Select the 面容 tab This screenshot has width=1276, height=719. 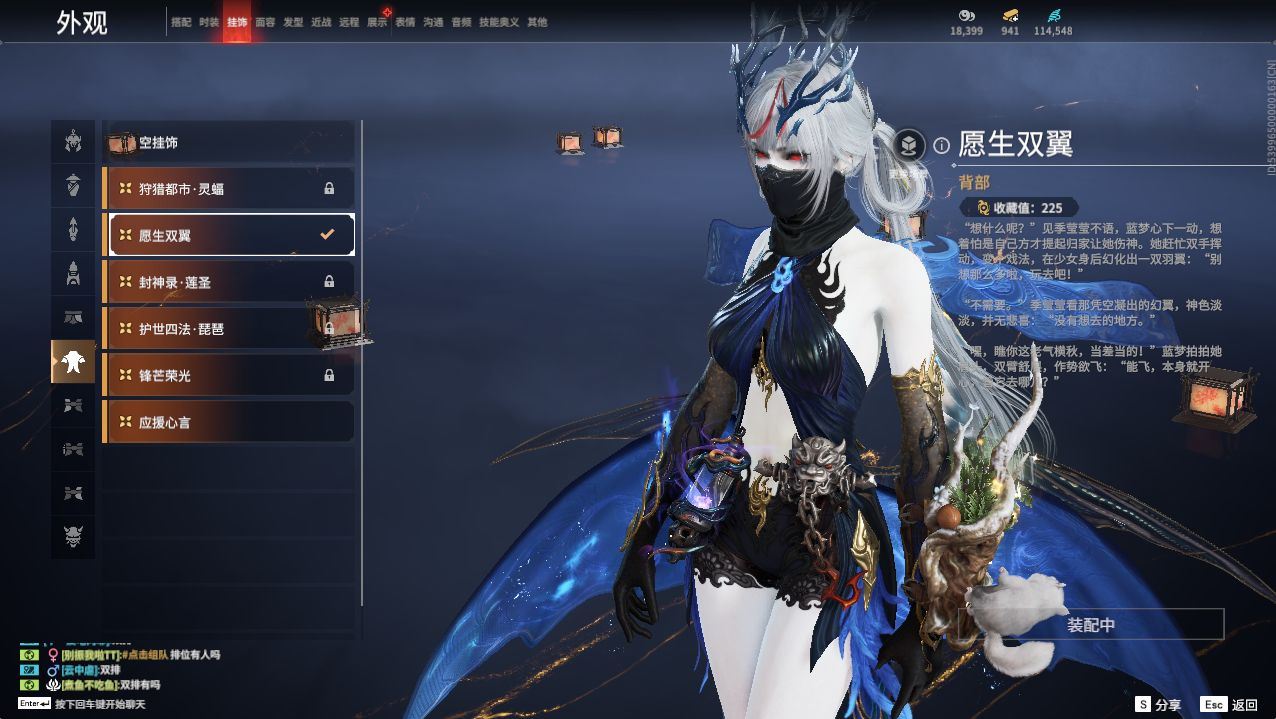tap(265, 22)
